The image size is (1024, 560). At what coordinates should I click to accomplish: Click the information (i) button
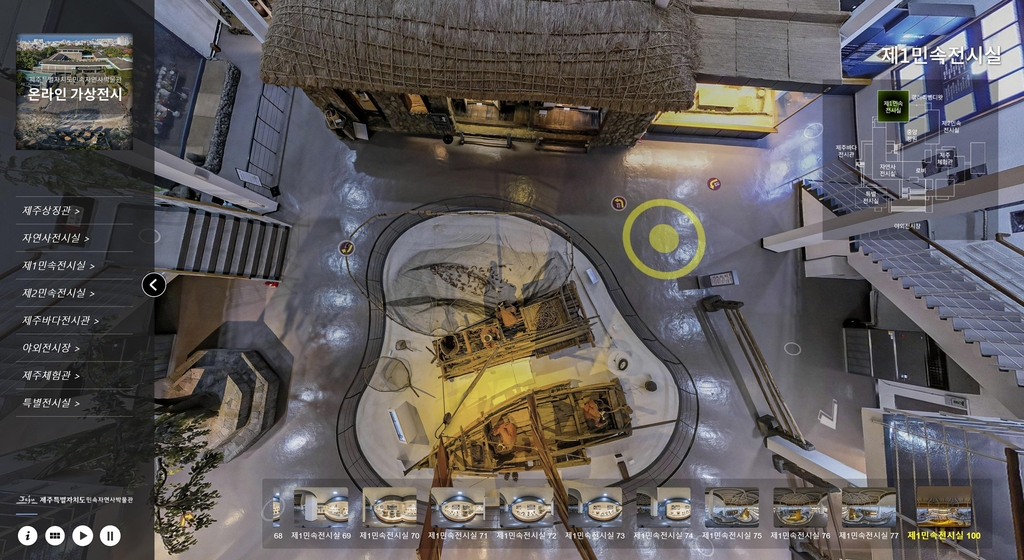27,536
